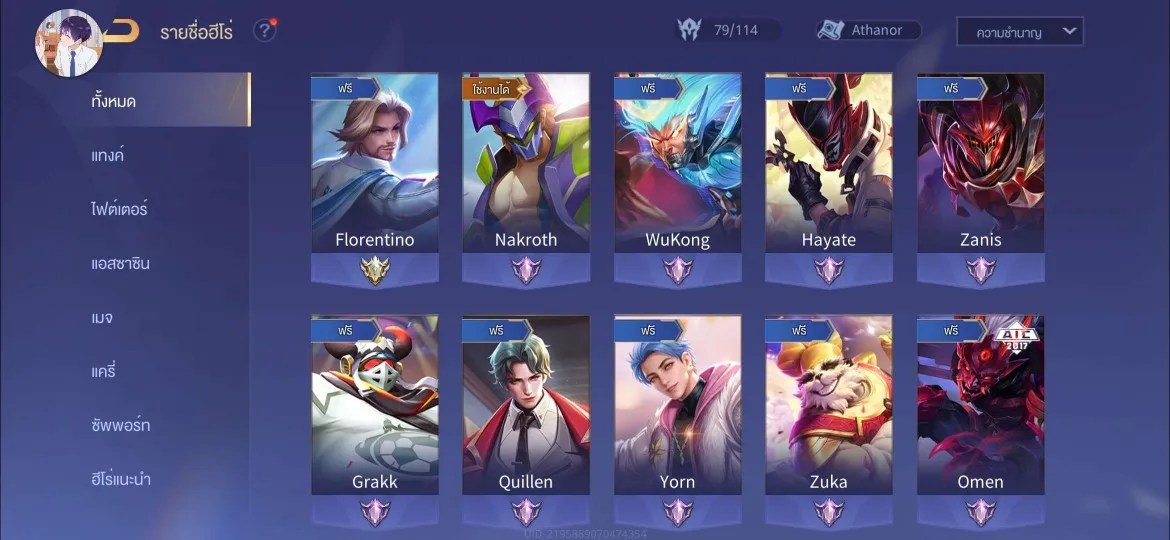Show the แครี่ (Carry) heroes
This screenshot has width=1170, height=540.
point(104,371)
